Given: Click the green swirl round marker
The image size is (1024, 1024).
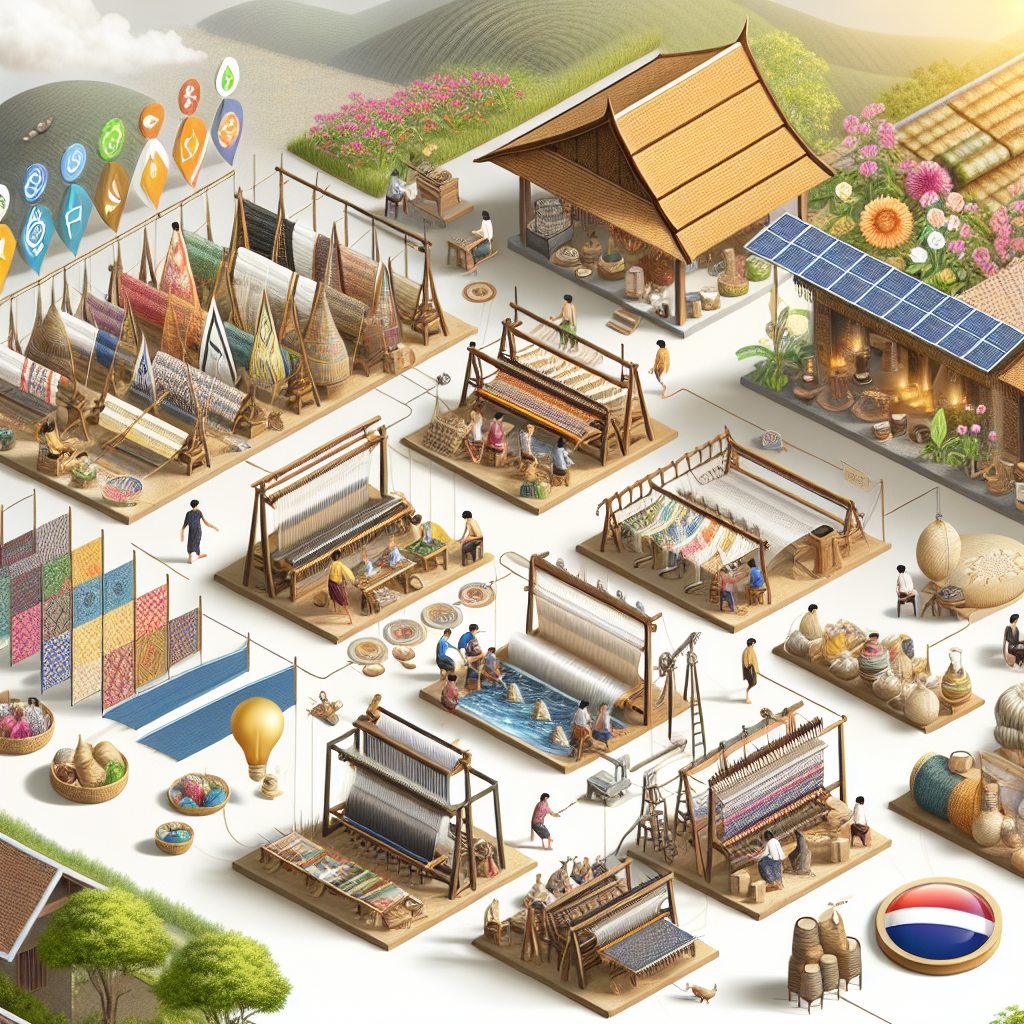Looking at the screenshot, I should coord(111,139).
